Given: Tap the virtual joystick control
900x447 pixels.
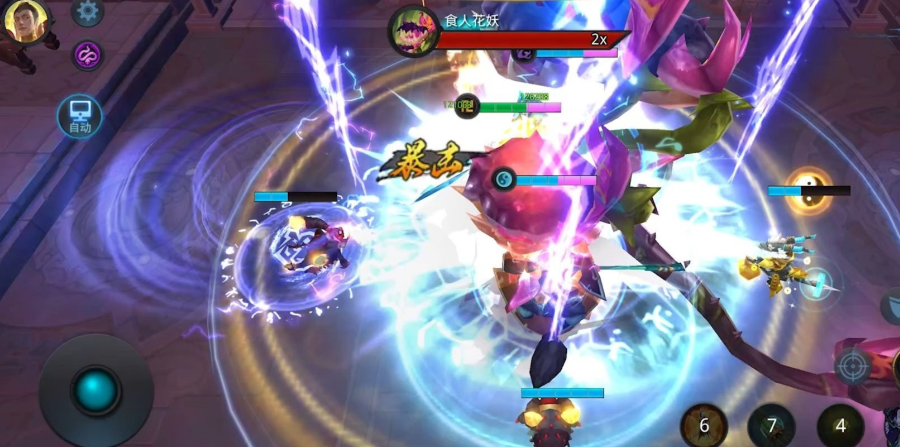Looking at the screenshot, I should coord(96,388).
